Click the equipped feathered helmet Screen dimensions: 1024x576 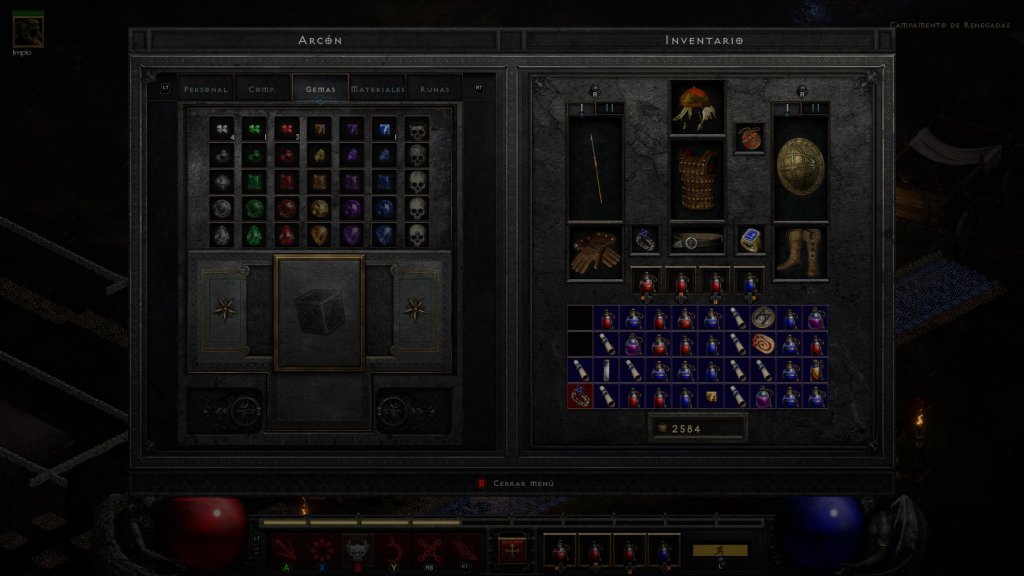697,107
